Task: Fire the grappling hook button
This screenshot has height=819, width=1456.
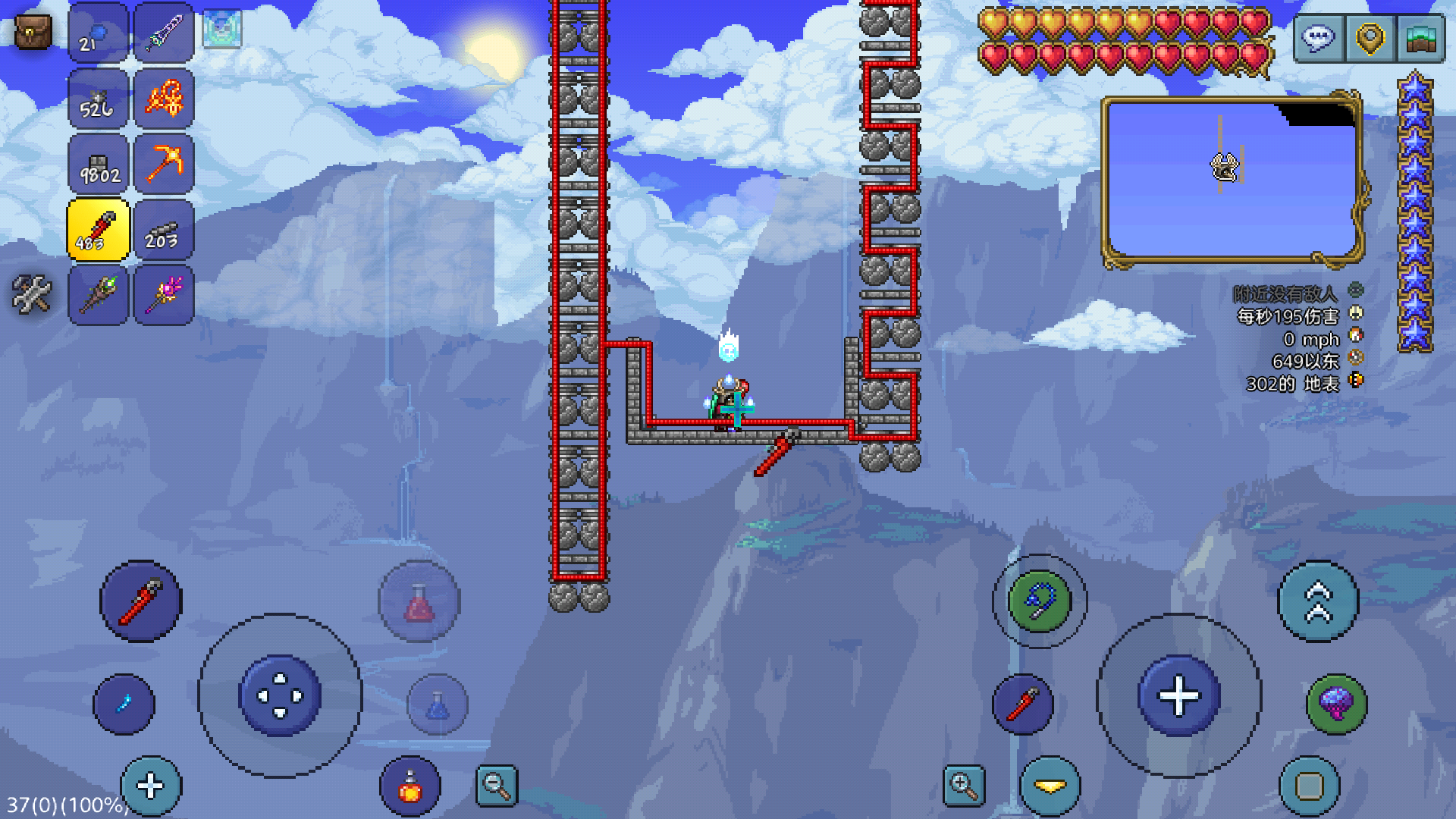Action: (1039, 601)
